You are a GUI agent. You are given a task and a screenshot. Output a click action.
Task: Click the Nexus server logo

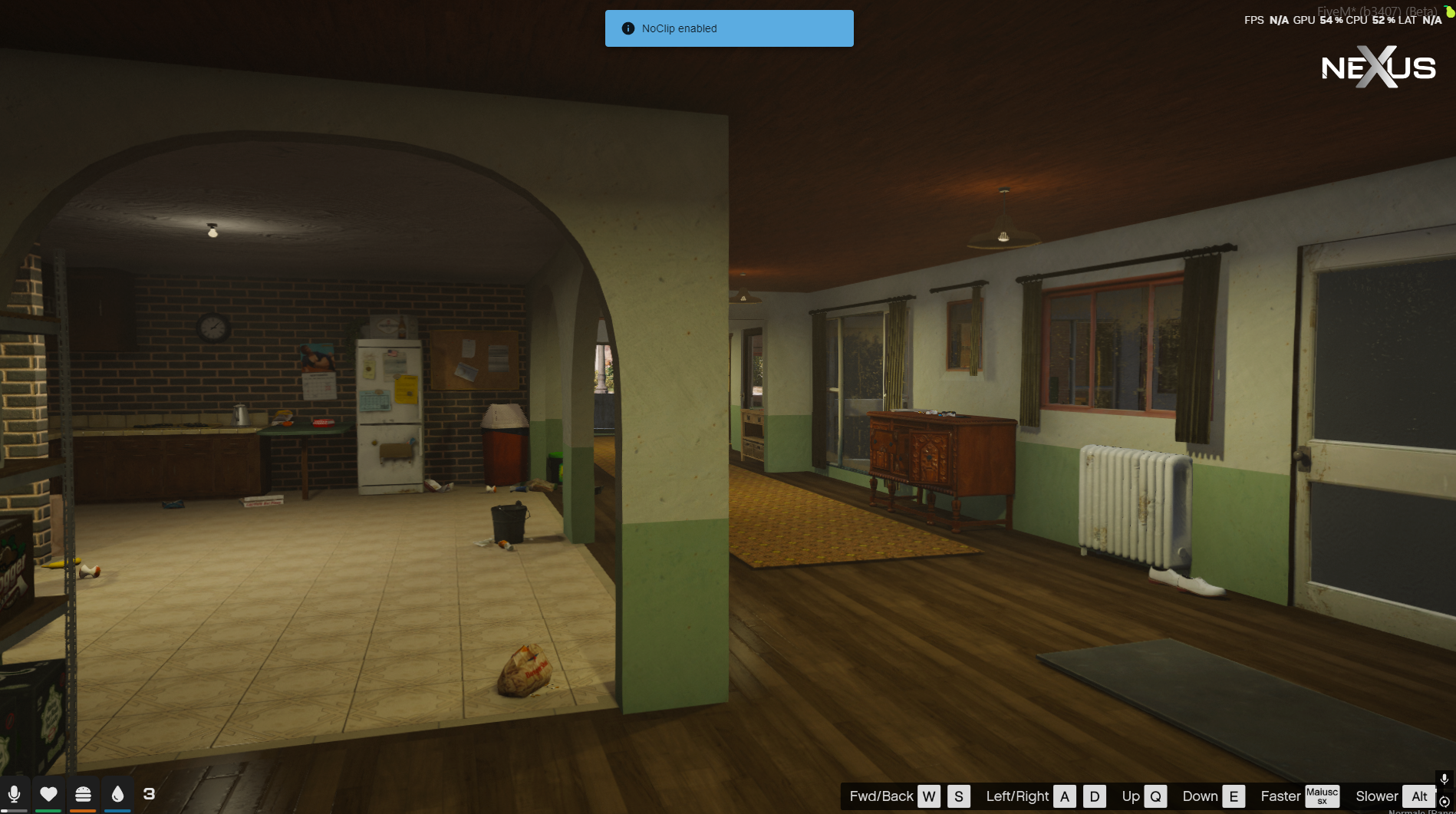pyautogui.click(x=1378, y=68)
